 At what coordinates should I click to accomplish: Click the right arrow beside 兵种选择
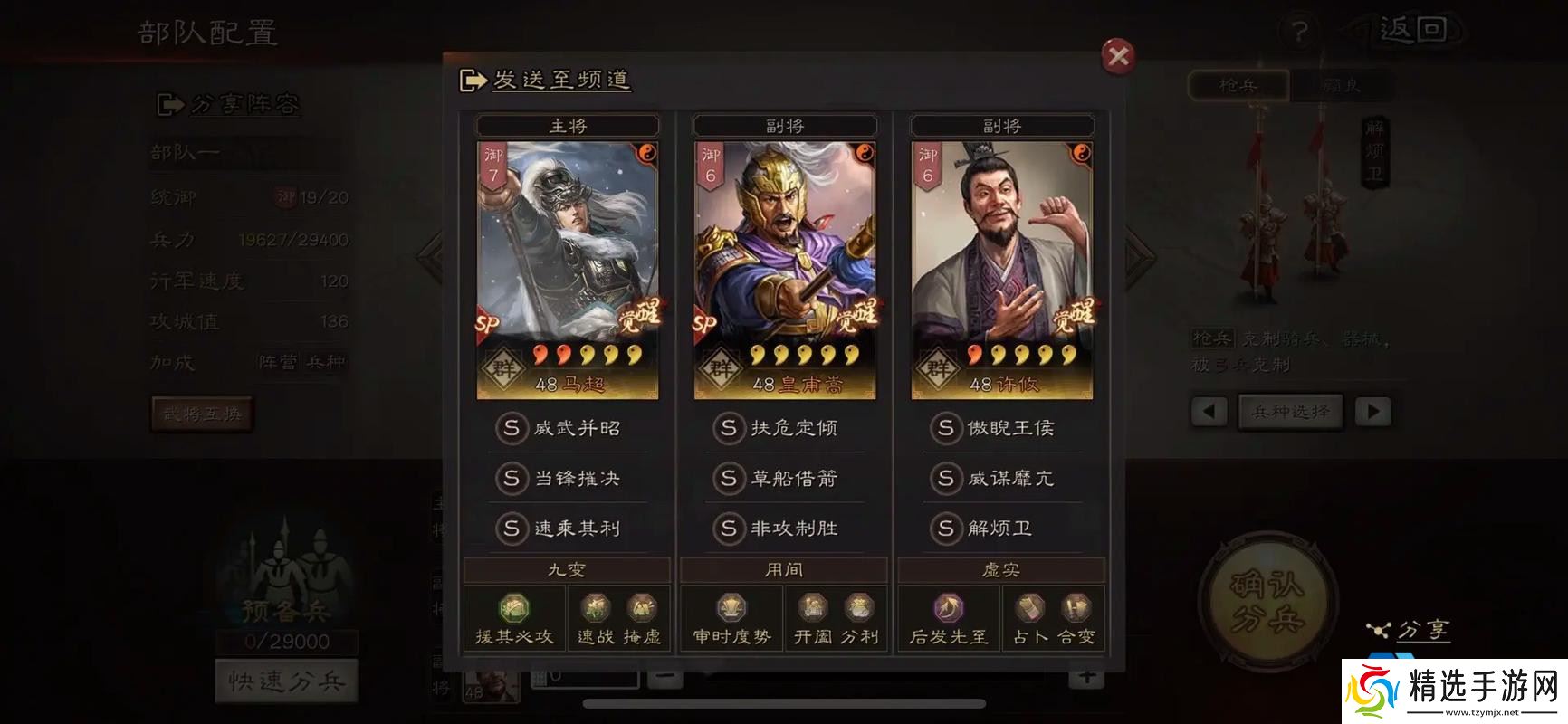tap(1372, 412)
